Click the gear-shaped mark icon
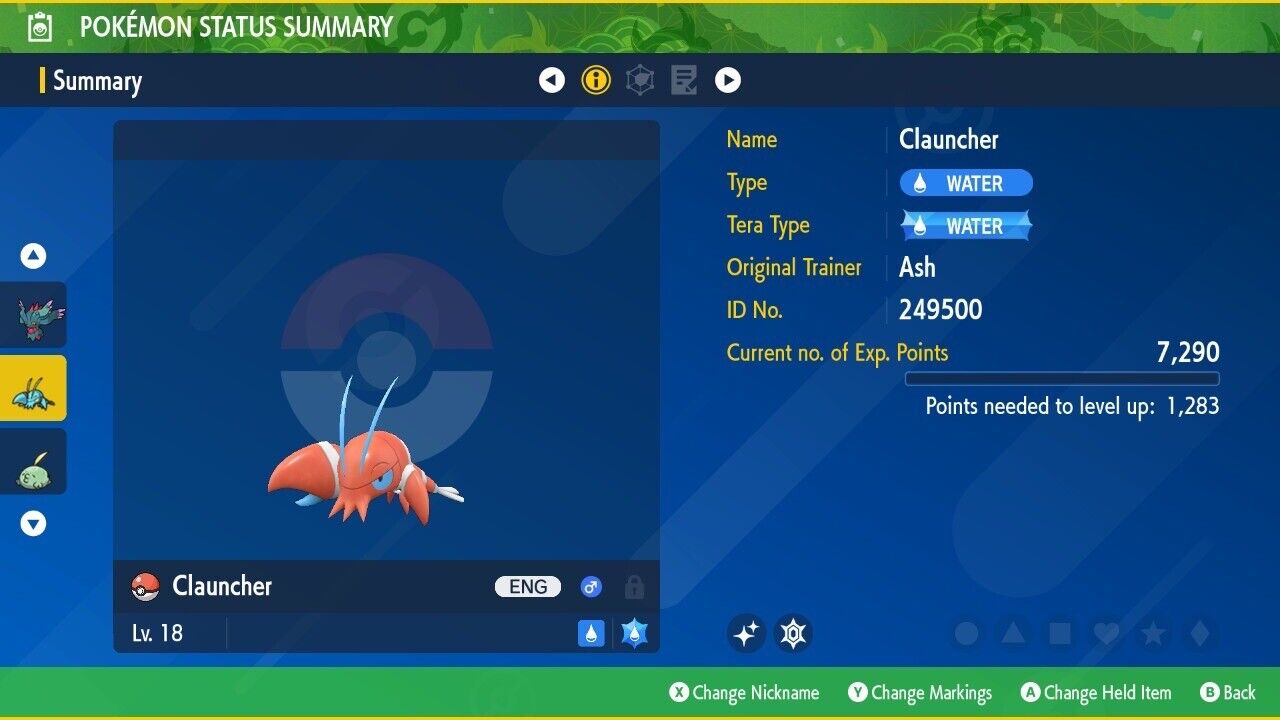The height and width of the screenshot is (720, 1280). click(x=794, y=633)
